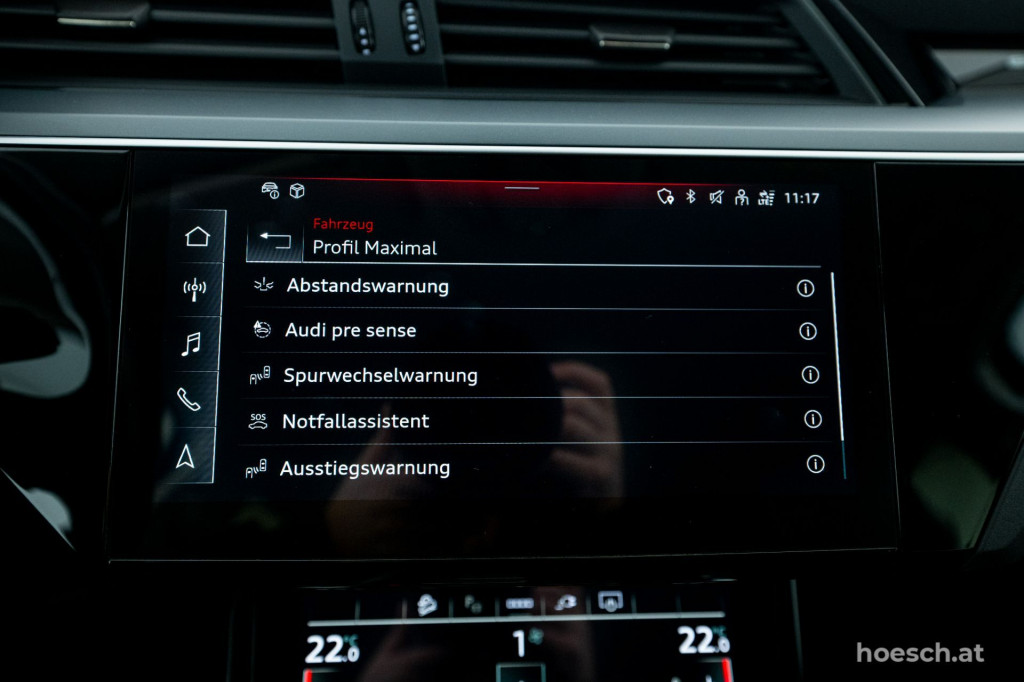Open the navigation arrow menu
The width and height of the screenshot is (1024, 682).
pos(186,456)
